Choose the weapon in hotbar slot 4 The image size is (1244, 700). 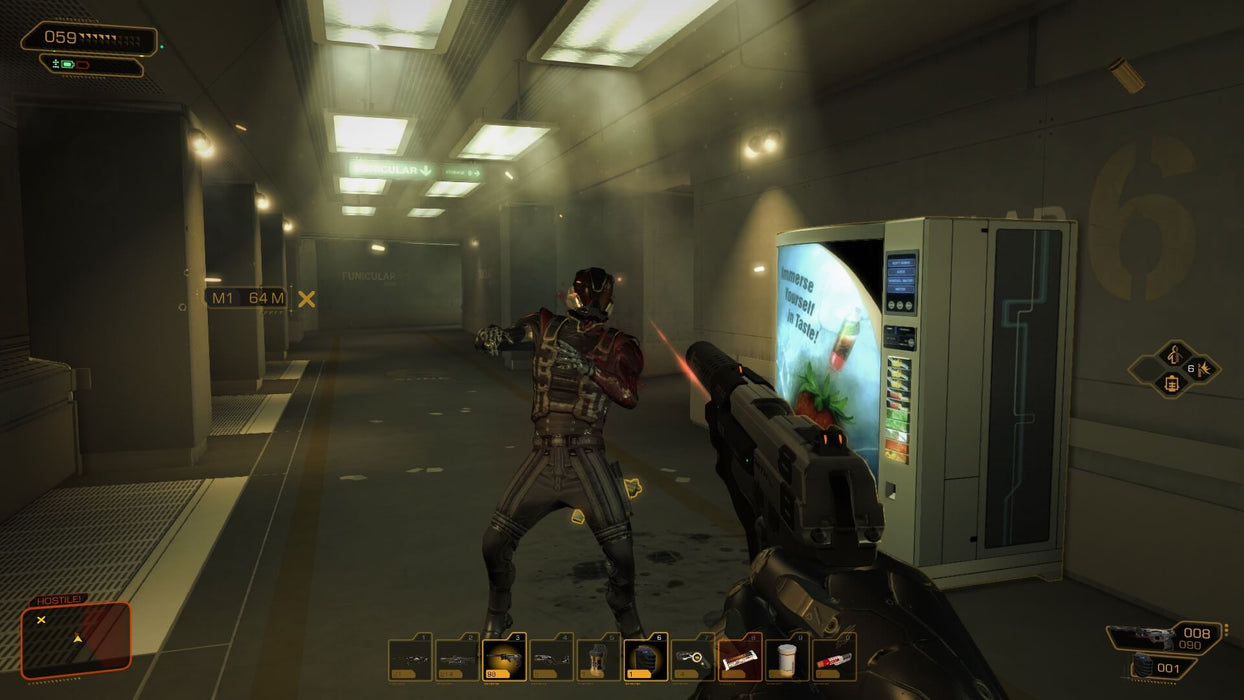551,658
